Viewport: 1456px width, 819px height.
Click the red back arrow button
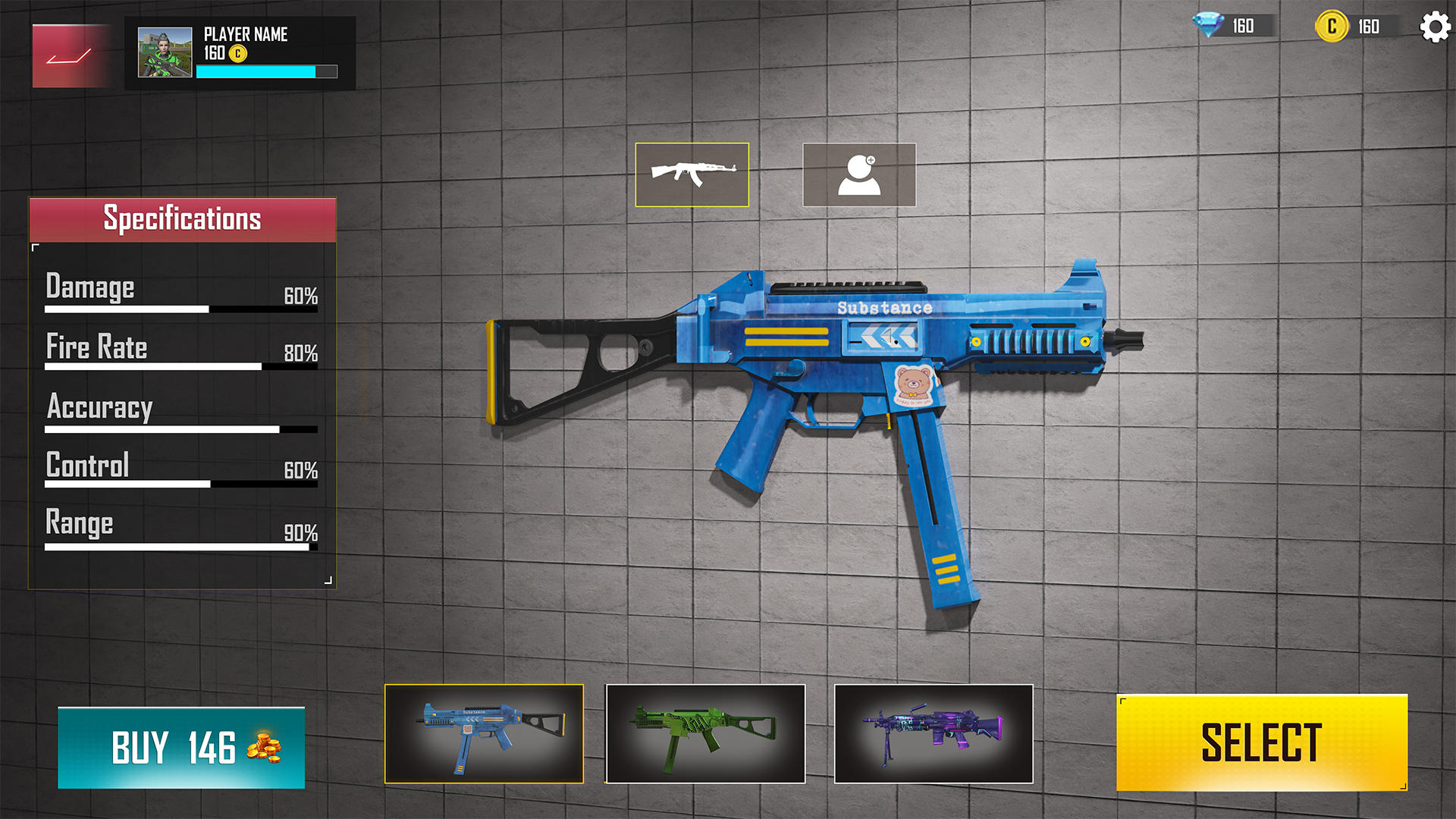click(70, 56)
